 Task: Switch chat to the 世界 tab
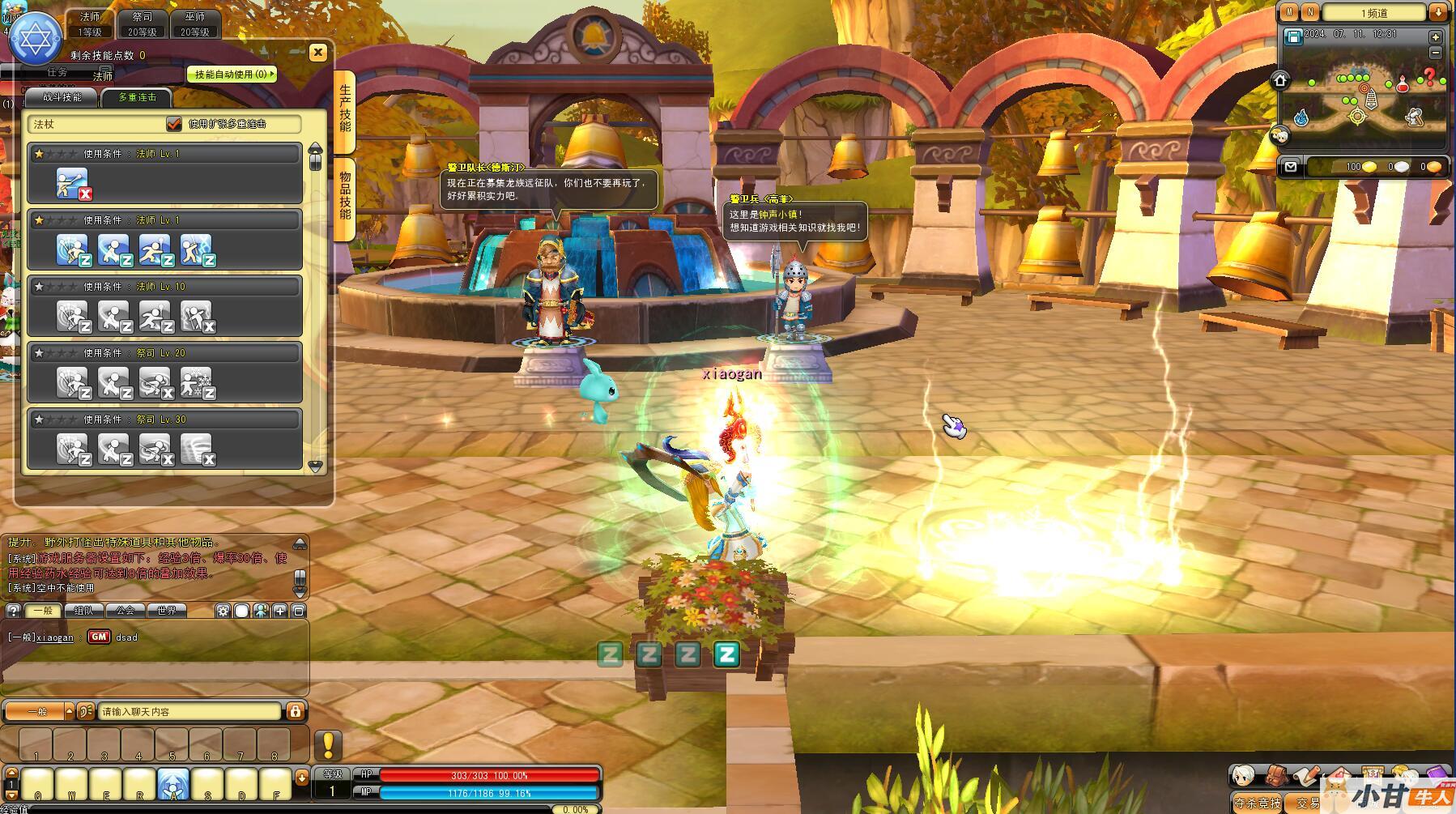tap(167, 610)
